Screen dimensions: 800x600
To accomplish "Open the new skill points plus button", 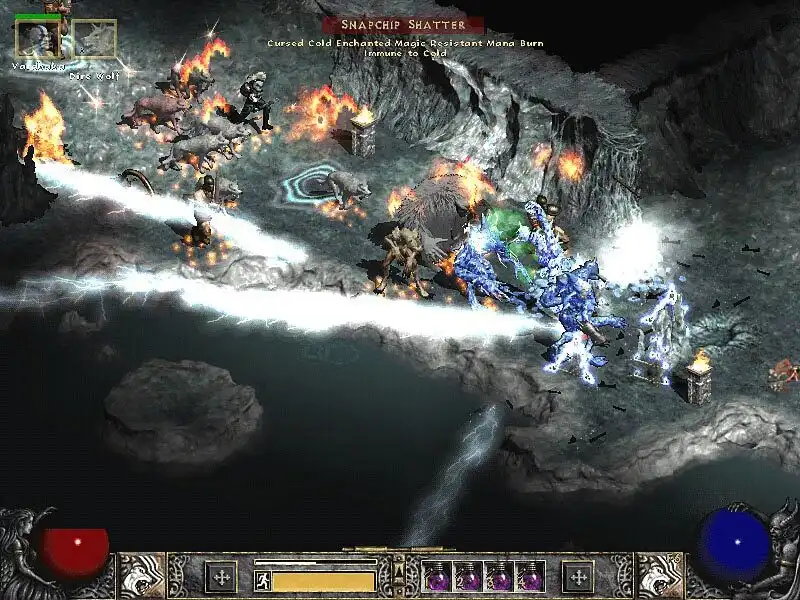I will [x=578, y=576].
